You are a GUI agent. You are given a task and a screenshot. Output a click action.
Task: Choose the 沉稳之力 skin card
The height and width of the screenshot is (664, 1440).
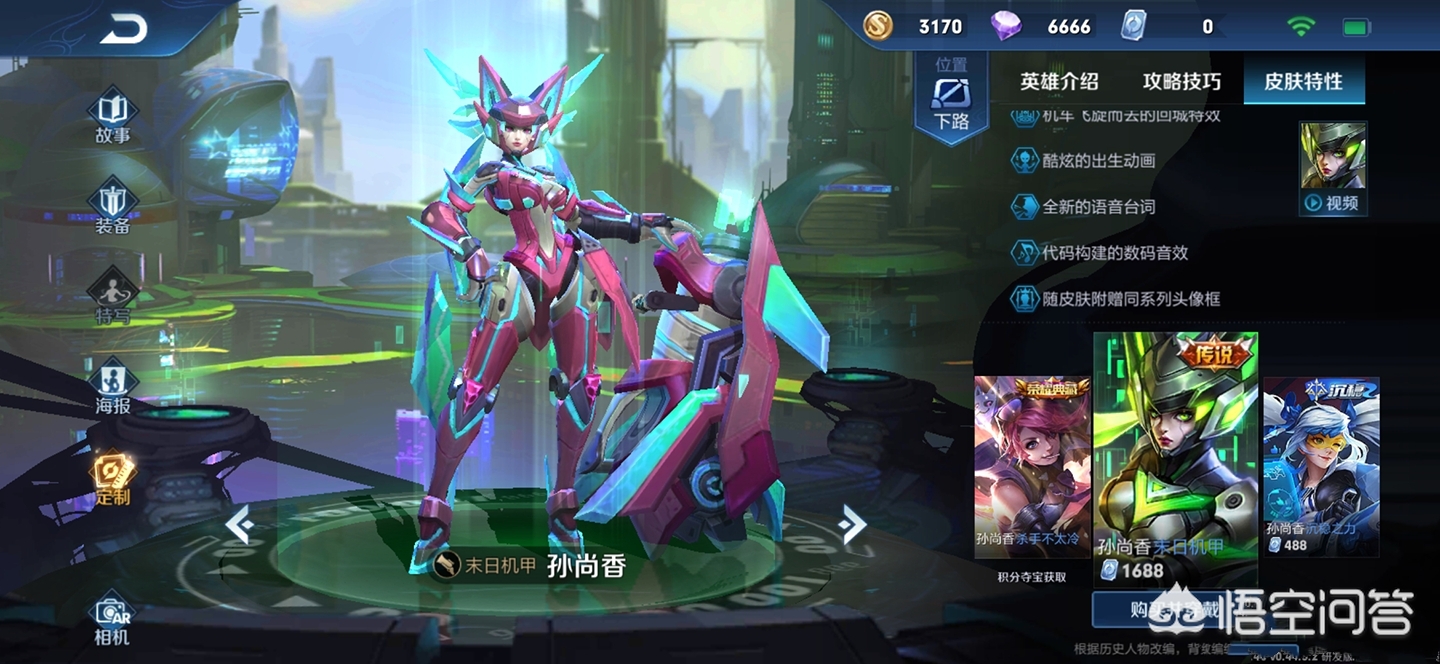click(x=1321, y=466)
